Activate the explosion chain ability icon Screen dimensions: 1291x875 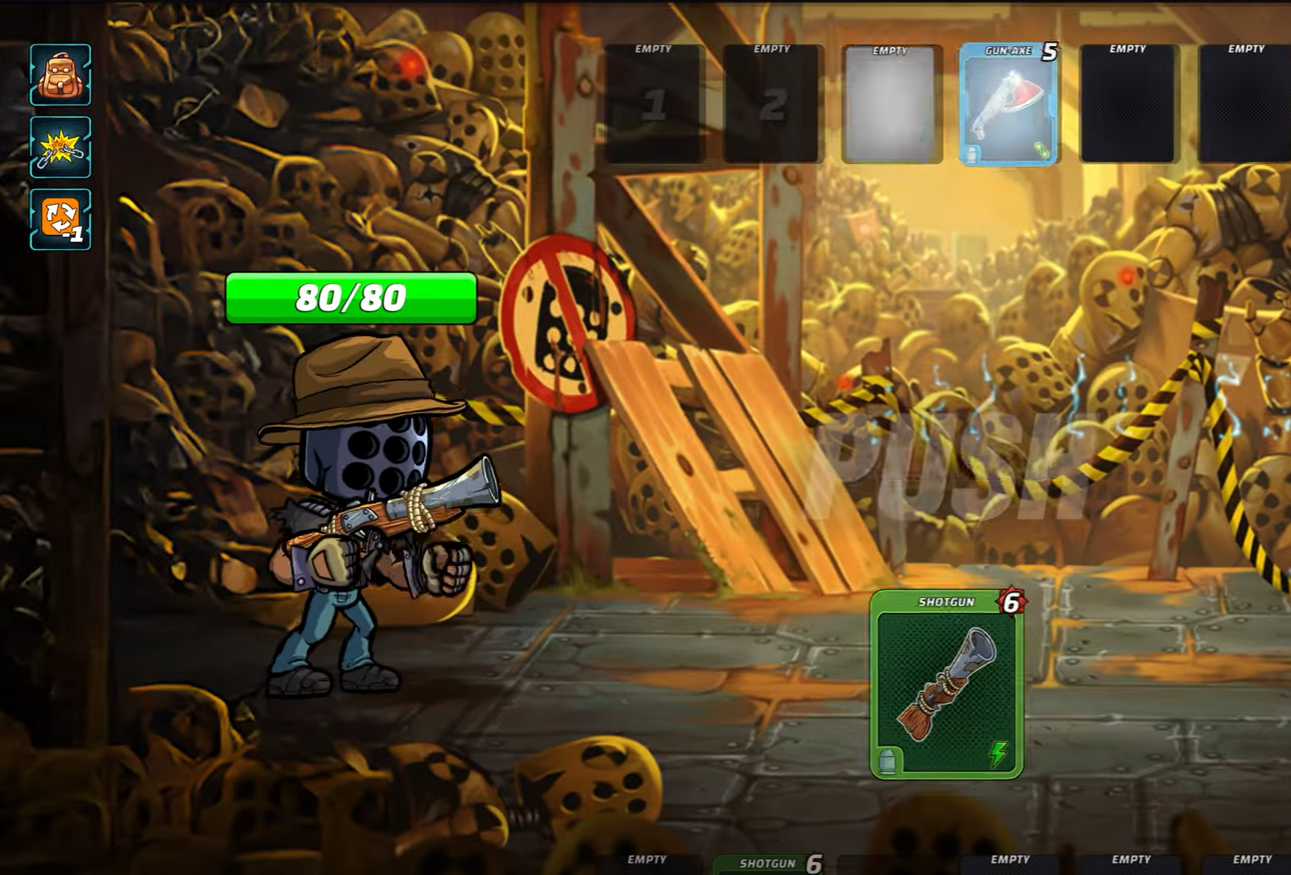click(x=60, y=147)
